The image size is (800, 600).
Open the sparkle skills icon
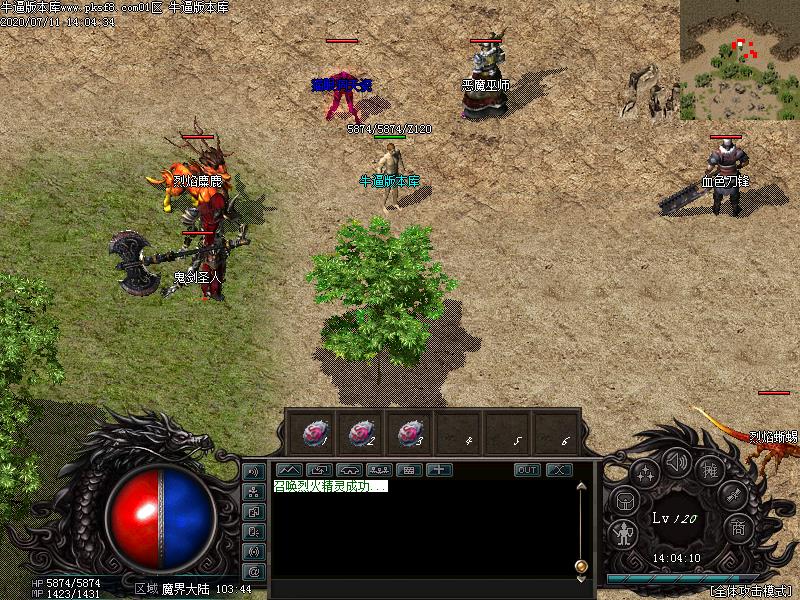[x=645, y=473]
